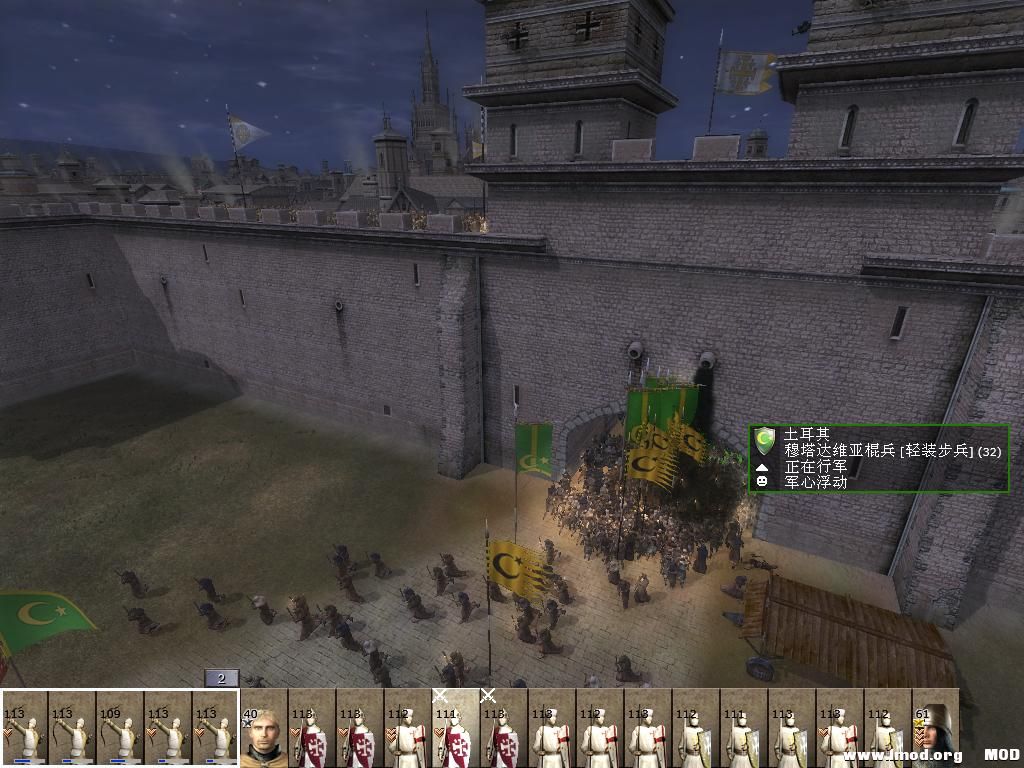Choose the helmeted captain card with 61 men
The image size is (1024, 768).
click(935, 728)
